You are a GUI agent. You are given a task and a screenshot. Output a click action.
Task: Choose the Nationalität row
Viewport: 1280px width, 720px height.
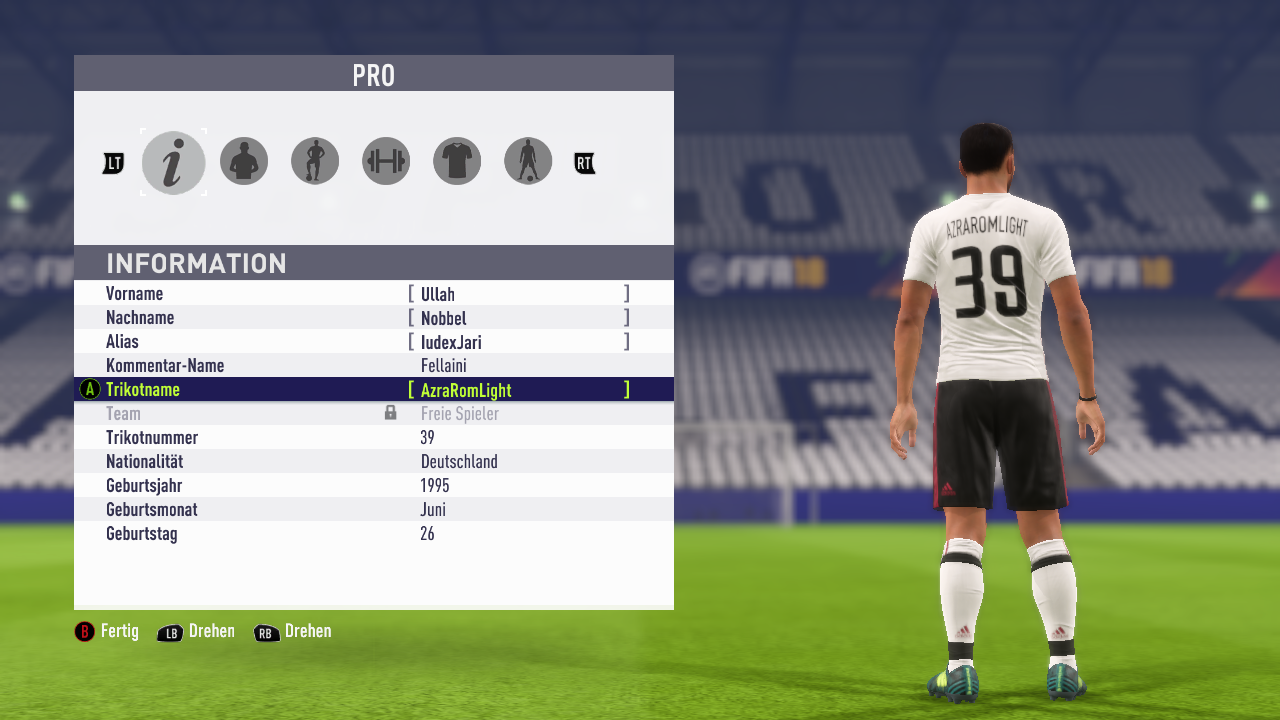coord(373,462)
